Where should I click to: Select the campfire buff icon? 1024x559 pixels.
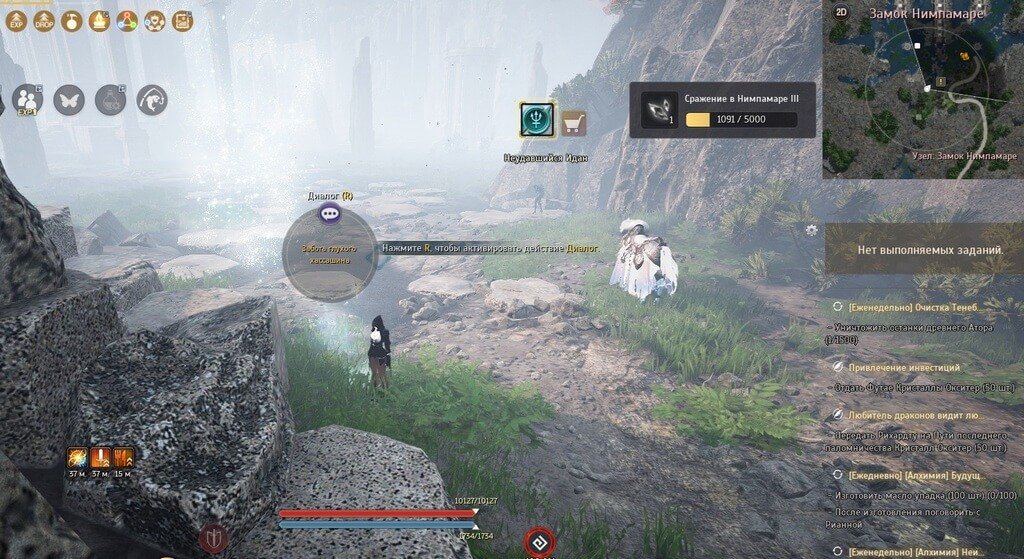100,20
